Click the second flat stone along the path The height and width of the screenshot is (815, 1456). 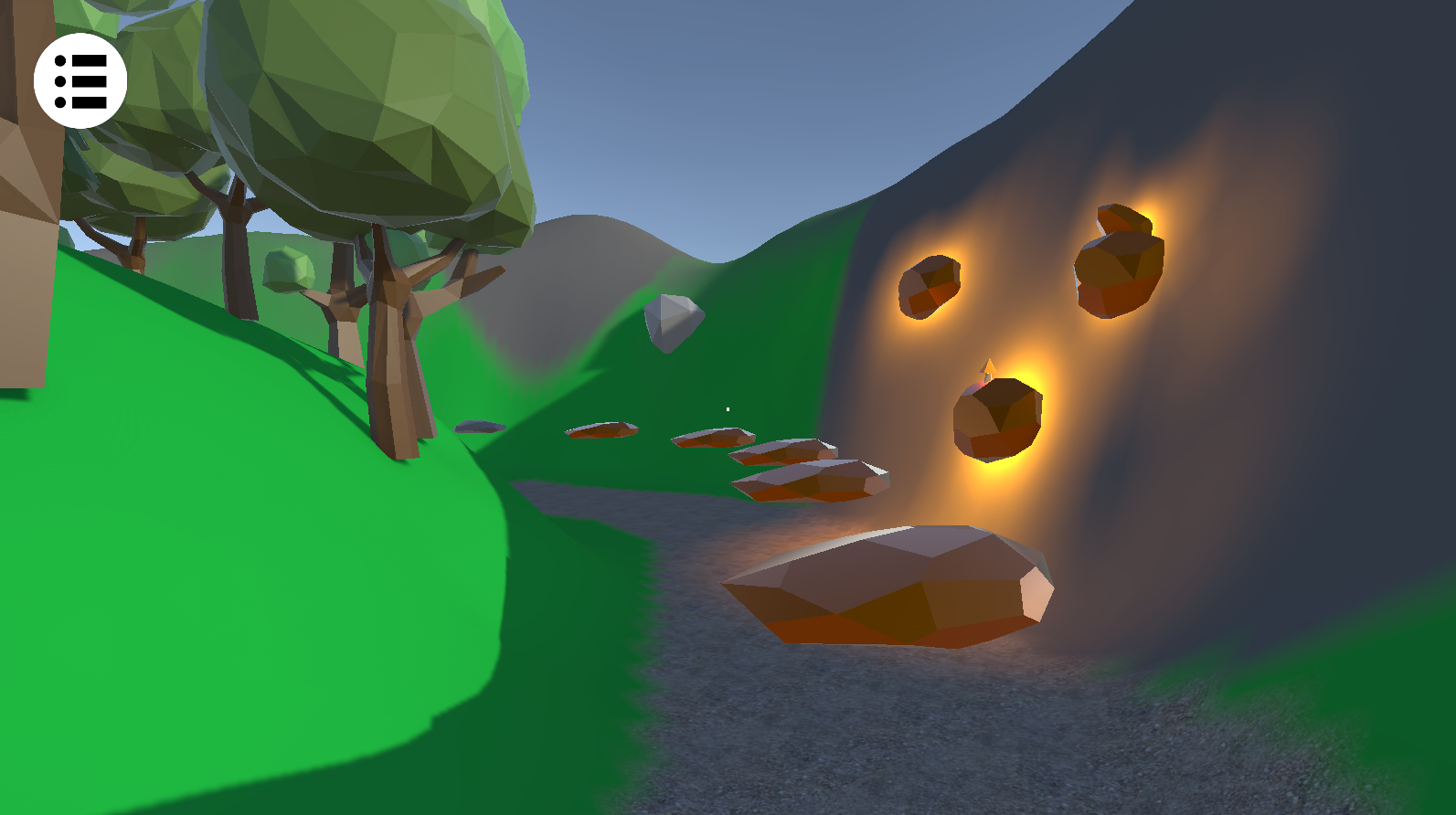click(x=711, y=440)
